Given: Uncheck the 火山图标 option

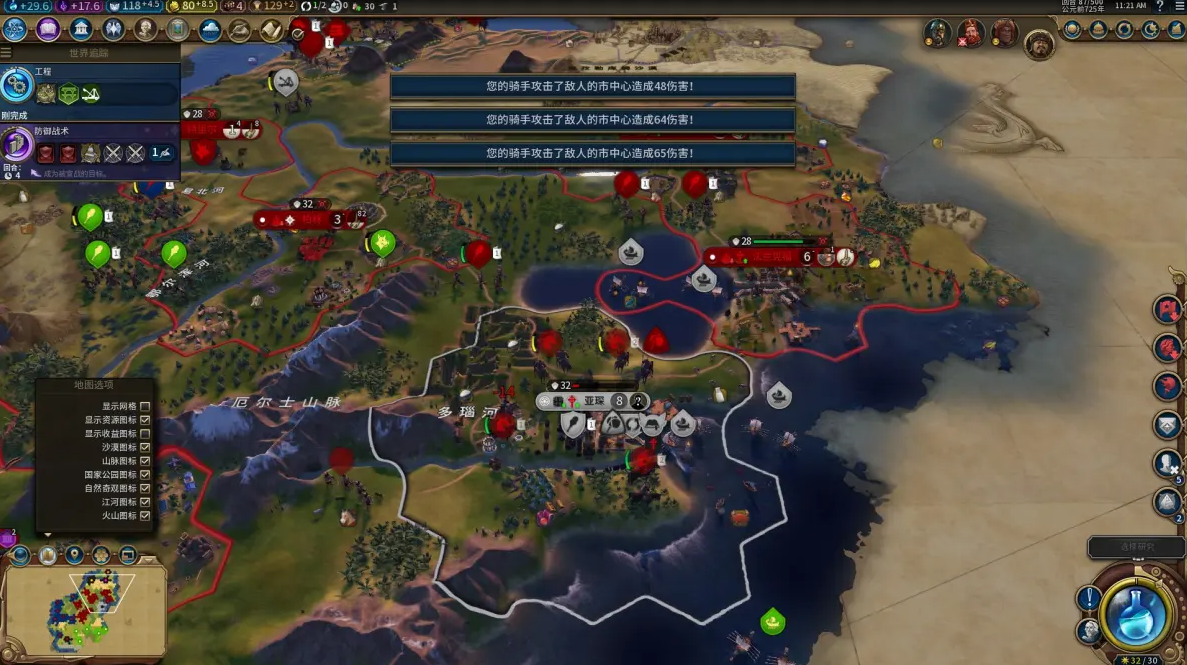Looking at the screenshot, I should click(x=145, y=515).
